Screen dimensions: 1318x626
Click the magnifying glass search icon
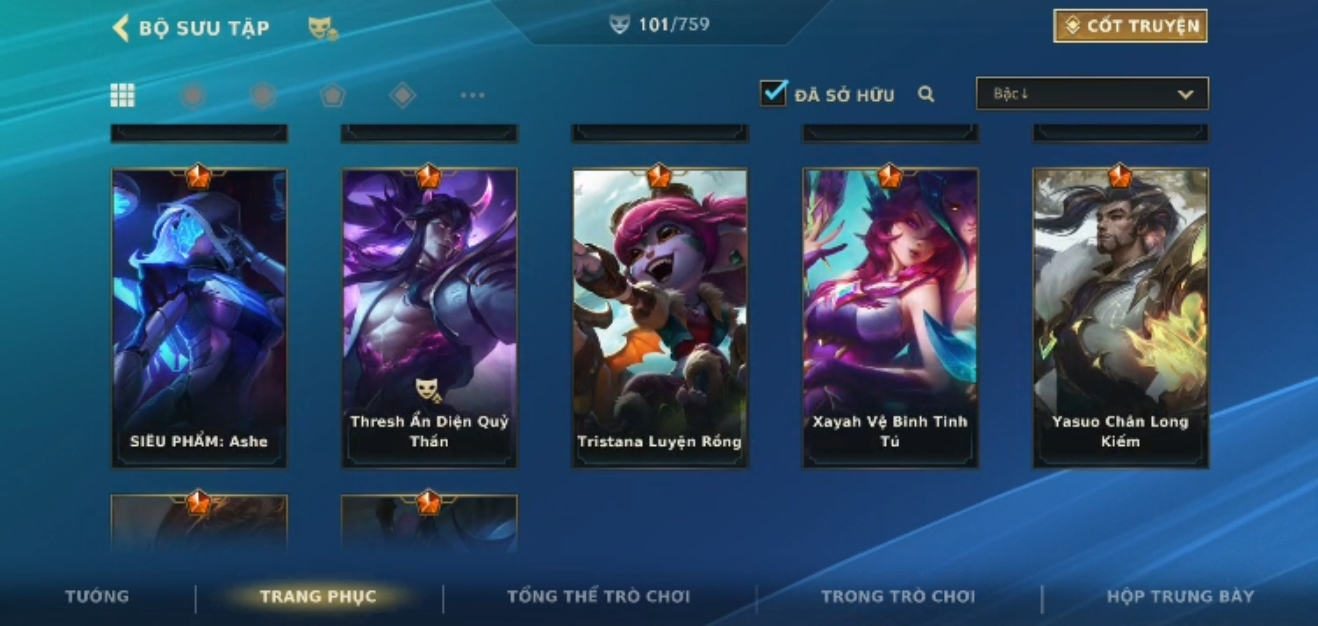click(x=926, y=94)
